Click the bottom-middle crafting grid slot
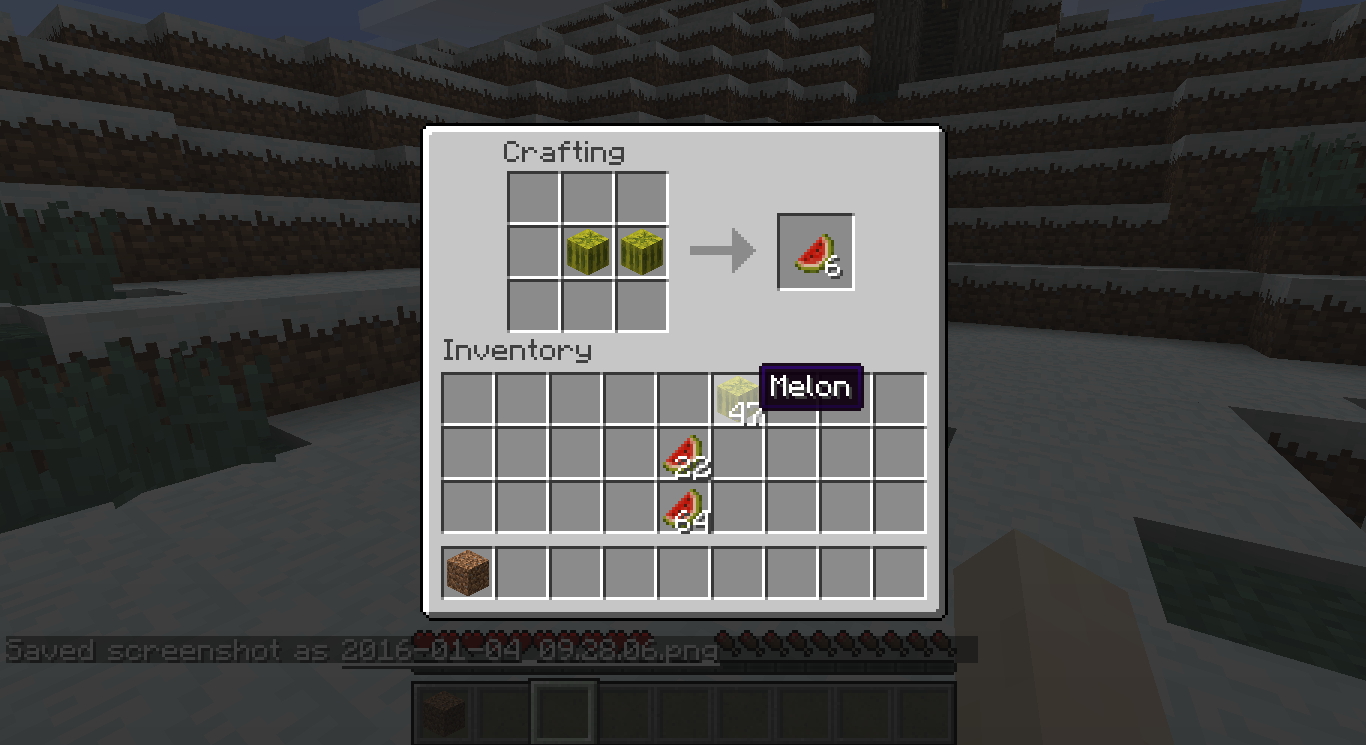This screenshot has width=1366, height=745. click(588, 305)
